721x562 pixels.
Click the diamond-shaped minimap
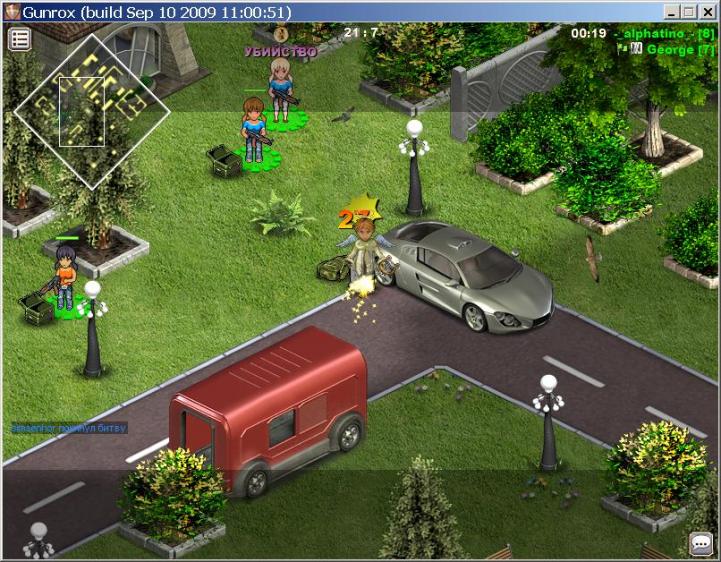coord(92,110)
